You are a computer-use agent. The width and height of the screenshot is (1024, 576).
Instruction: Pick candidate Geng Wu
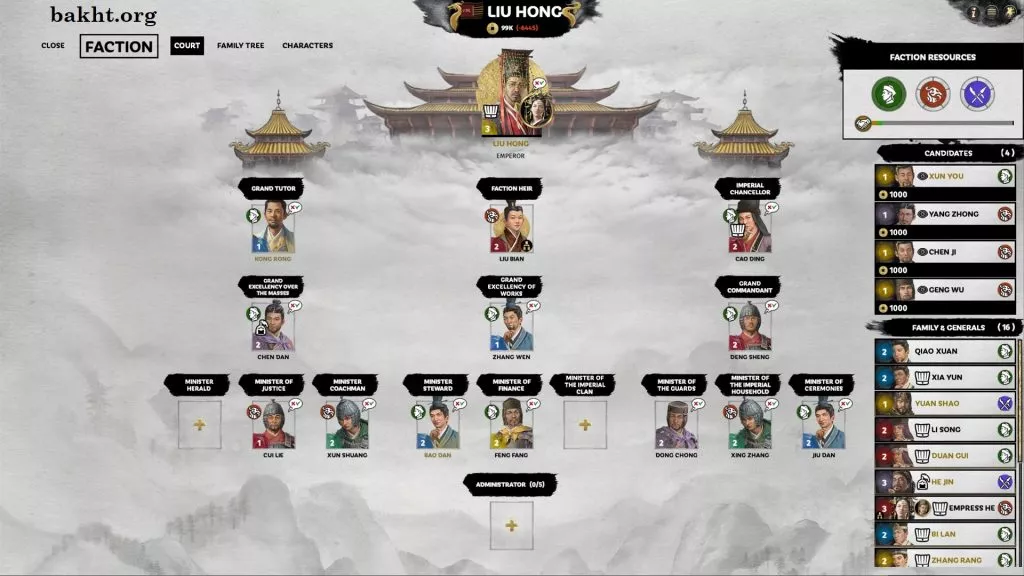click(945, 289)
